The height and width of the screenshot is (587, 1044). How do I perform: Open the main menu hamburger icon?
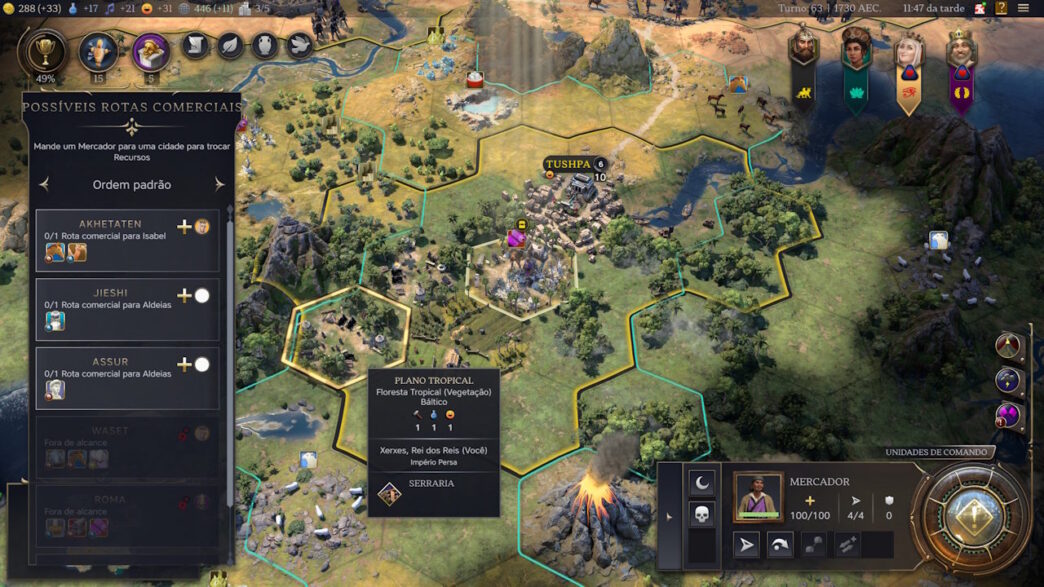point(1023,8)
